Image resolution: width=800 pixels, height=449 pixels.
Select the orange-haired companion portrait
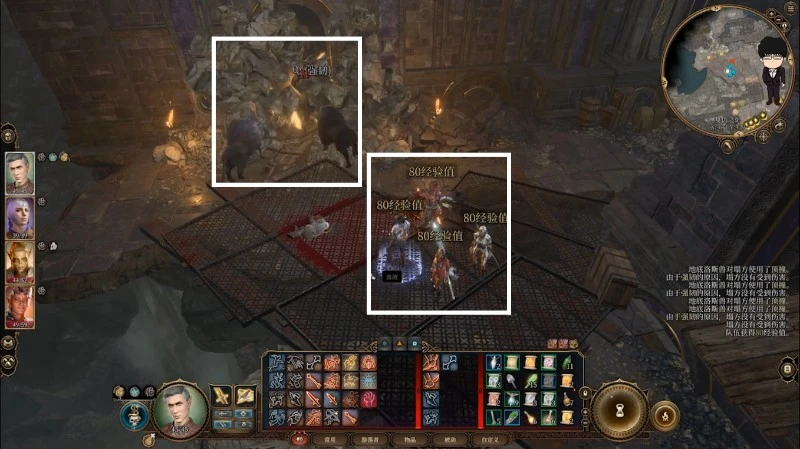click(x=20, y=260)
